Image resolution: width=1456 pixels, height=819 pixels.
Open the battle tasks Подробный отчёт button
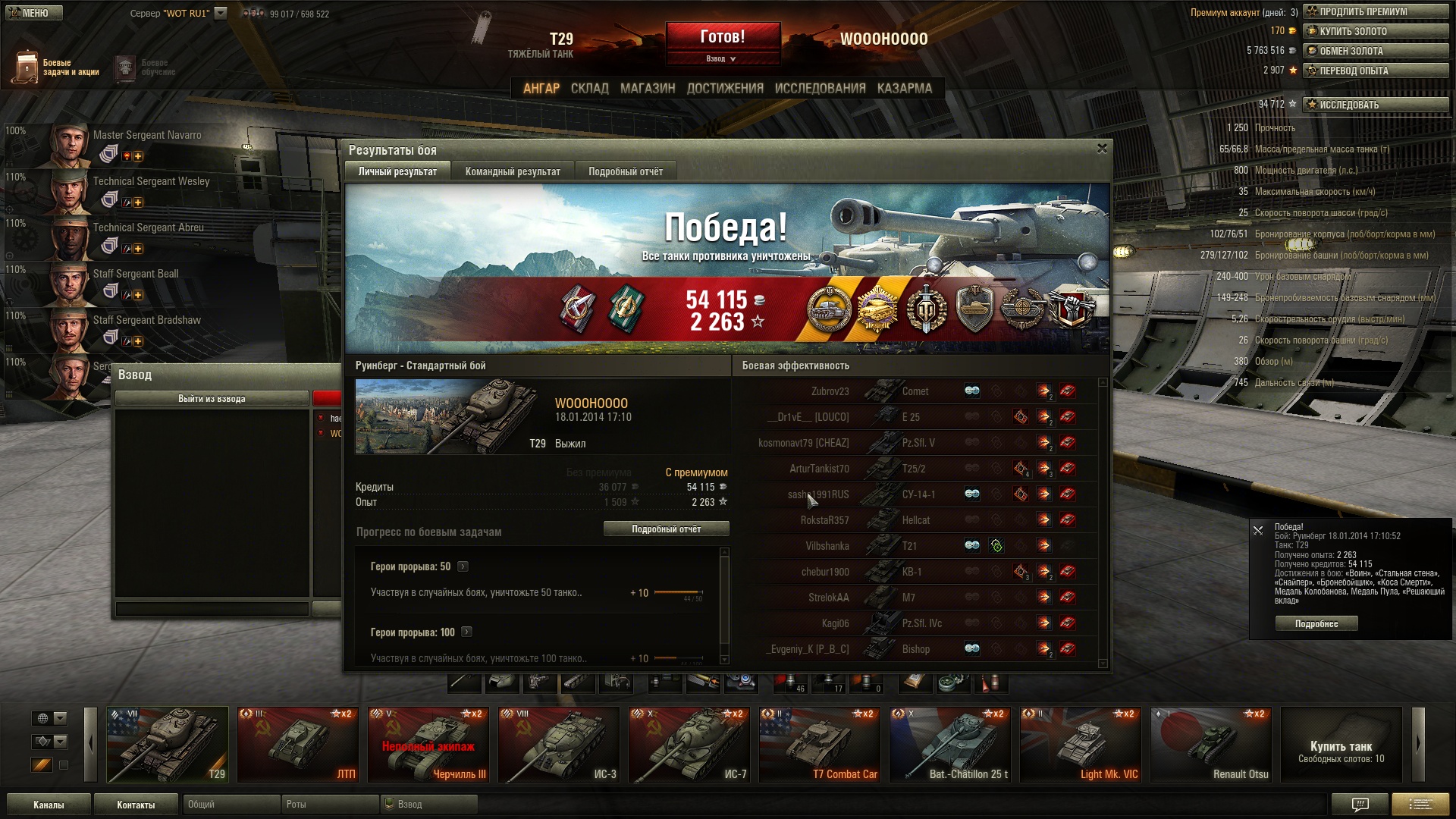coord(666,529)
